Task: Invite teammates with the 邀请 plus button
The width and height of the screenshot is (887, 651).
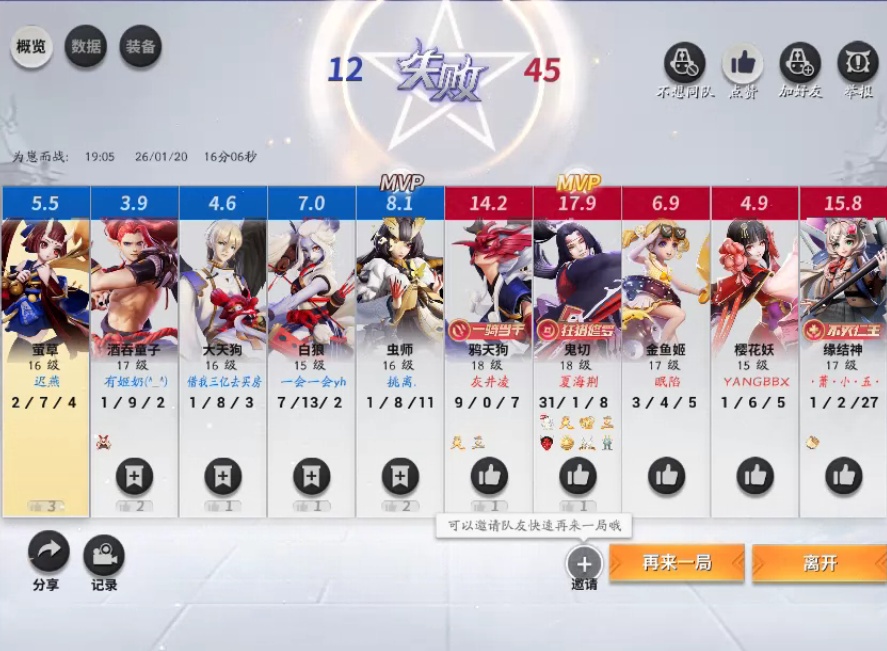Action: (584, 562)
